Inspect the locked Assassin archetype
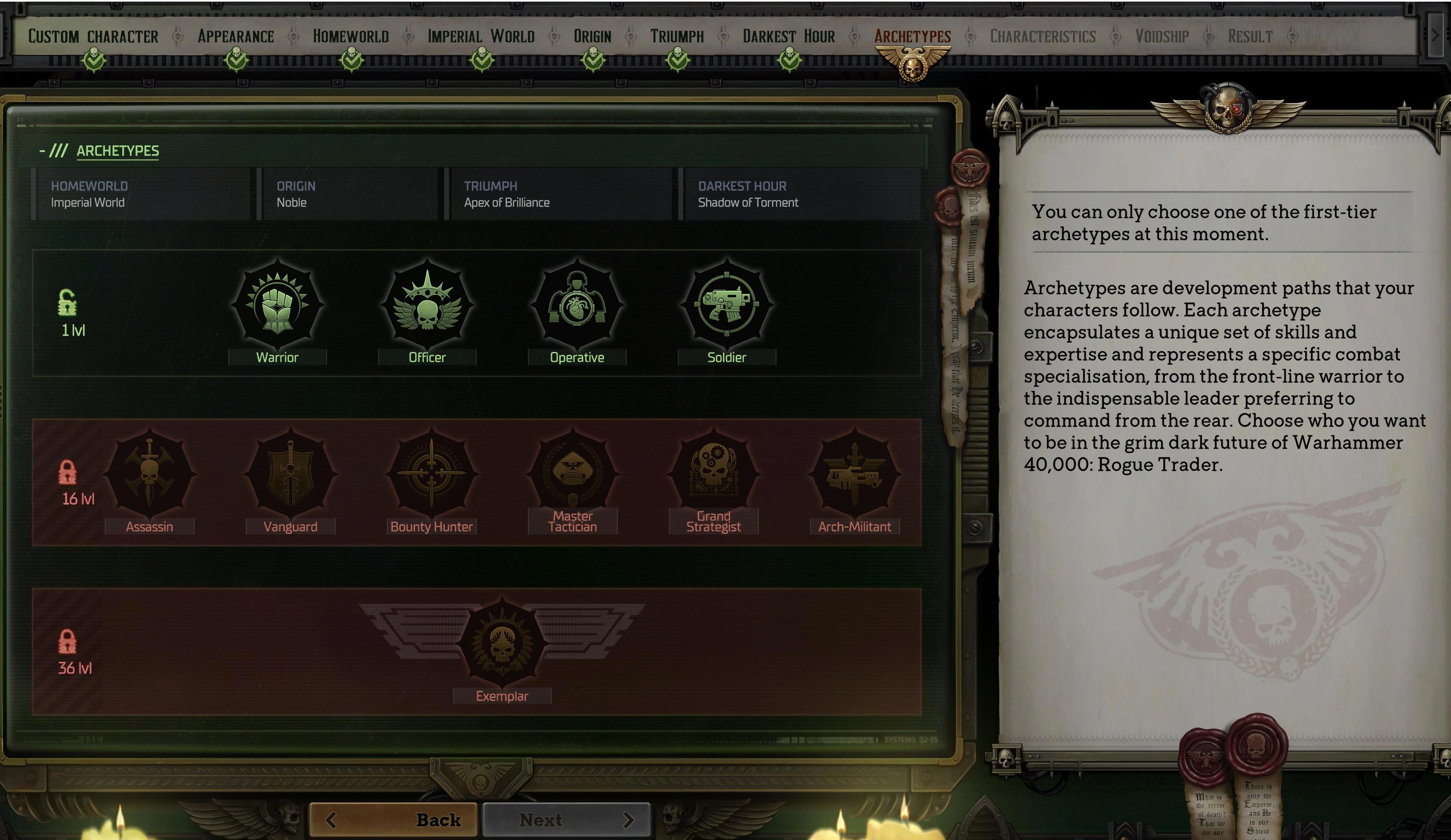This screenshot has height=840, width=1451. click(150, 474)
